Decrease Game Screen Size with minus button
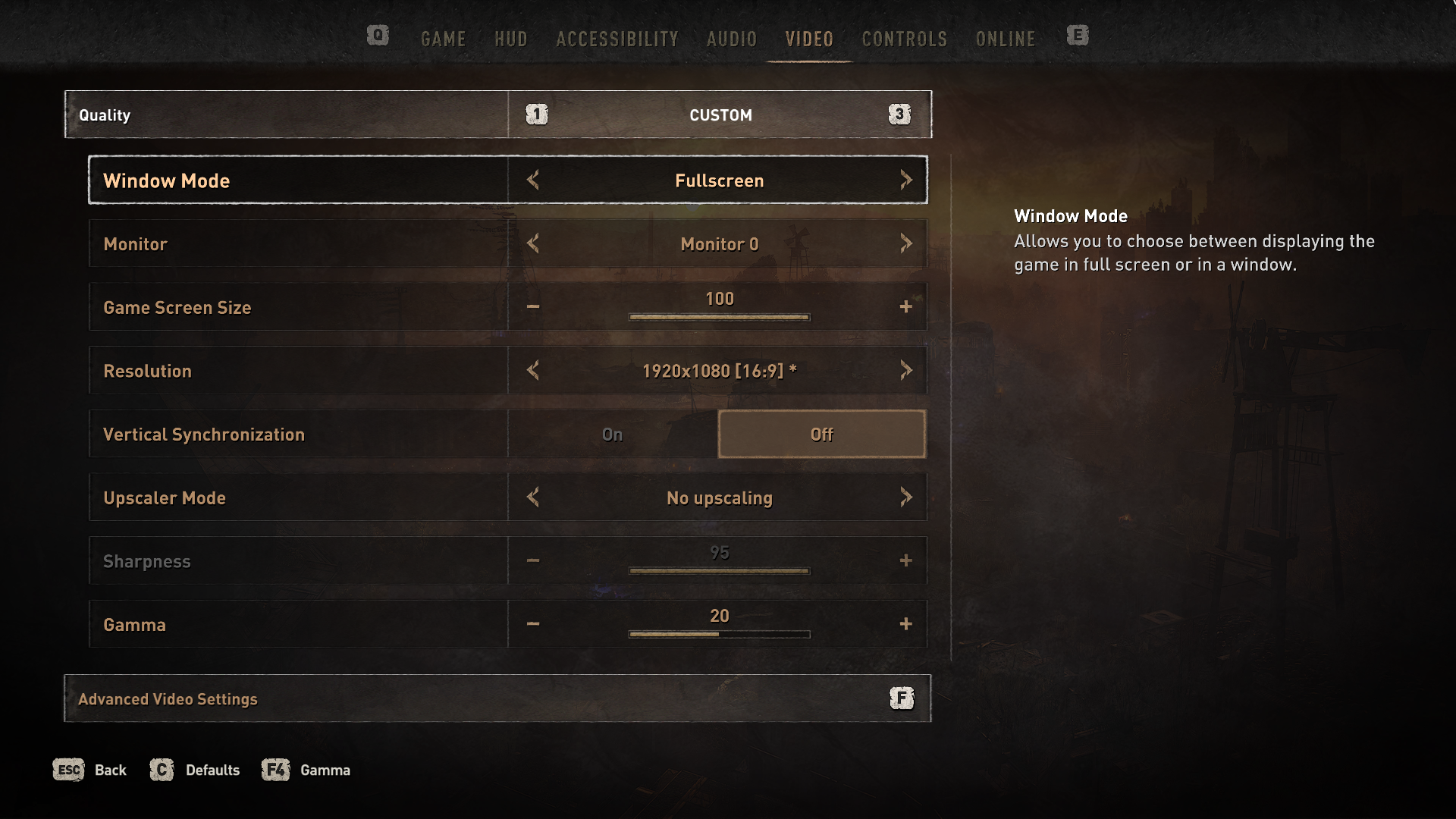 click(x=533, y=307)
